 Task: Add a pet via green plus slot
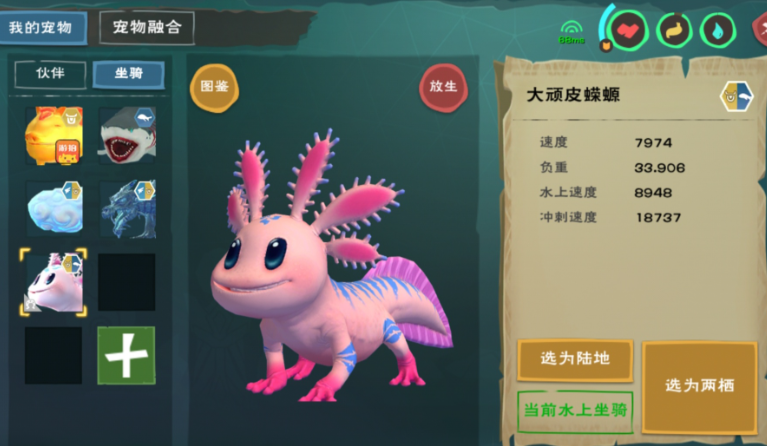click(127, 355)
